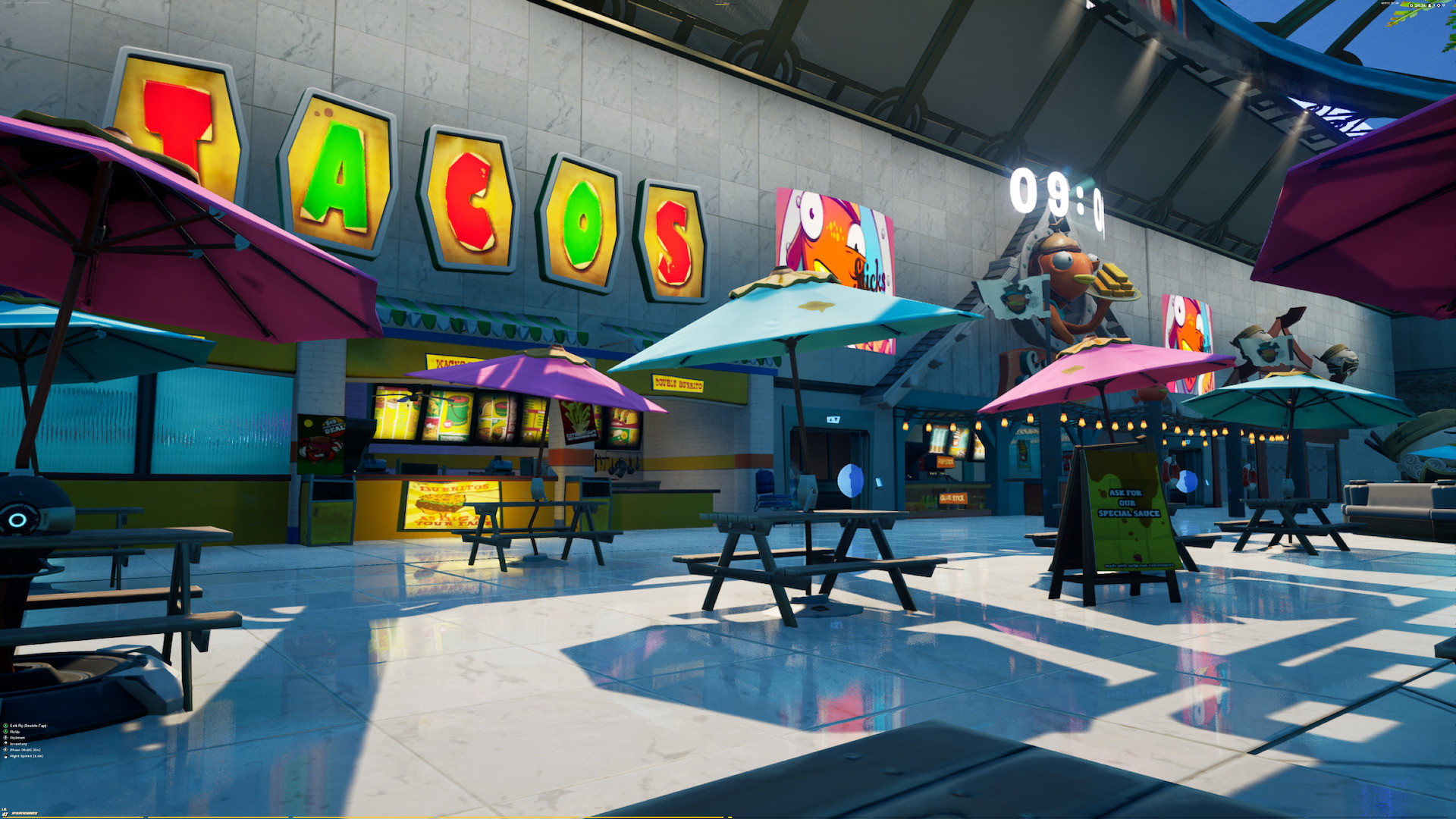Click the Exit Fly double-tap hint icon
Screen dimensions: 1456x819
(x=5, y=726)
